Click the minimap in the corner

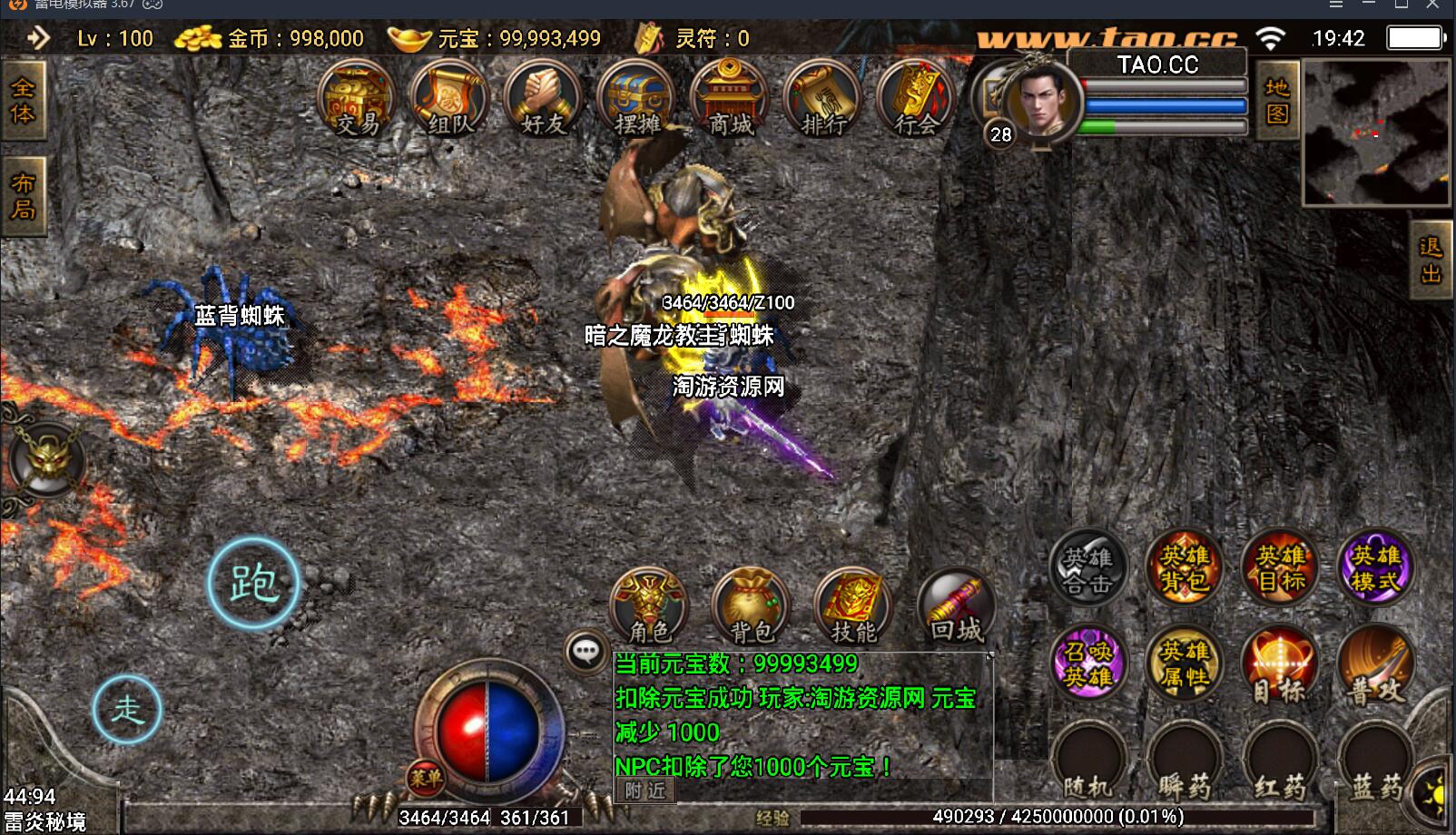click(x=1376, y=133)
